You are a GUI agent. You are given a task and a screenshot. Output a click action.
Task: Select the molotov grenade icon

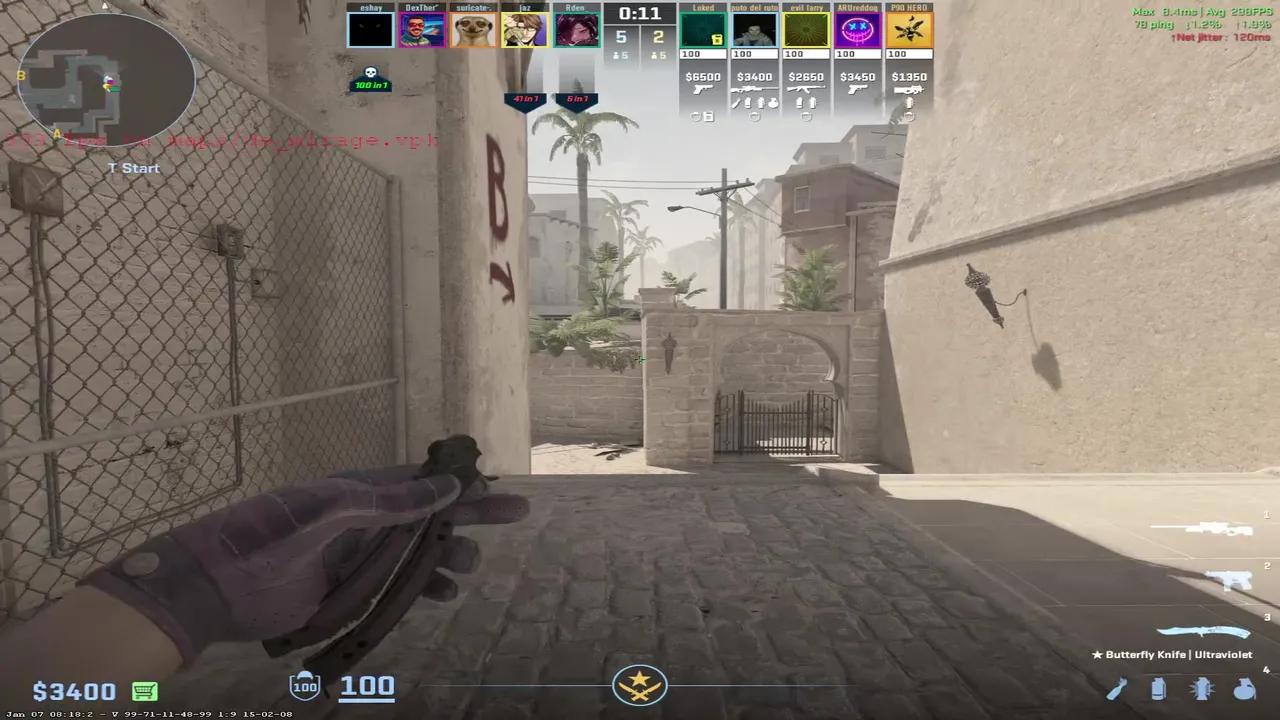click(x=1117, y=689)
